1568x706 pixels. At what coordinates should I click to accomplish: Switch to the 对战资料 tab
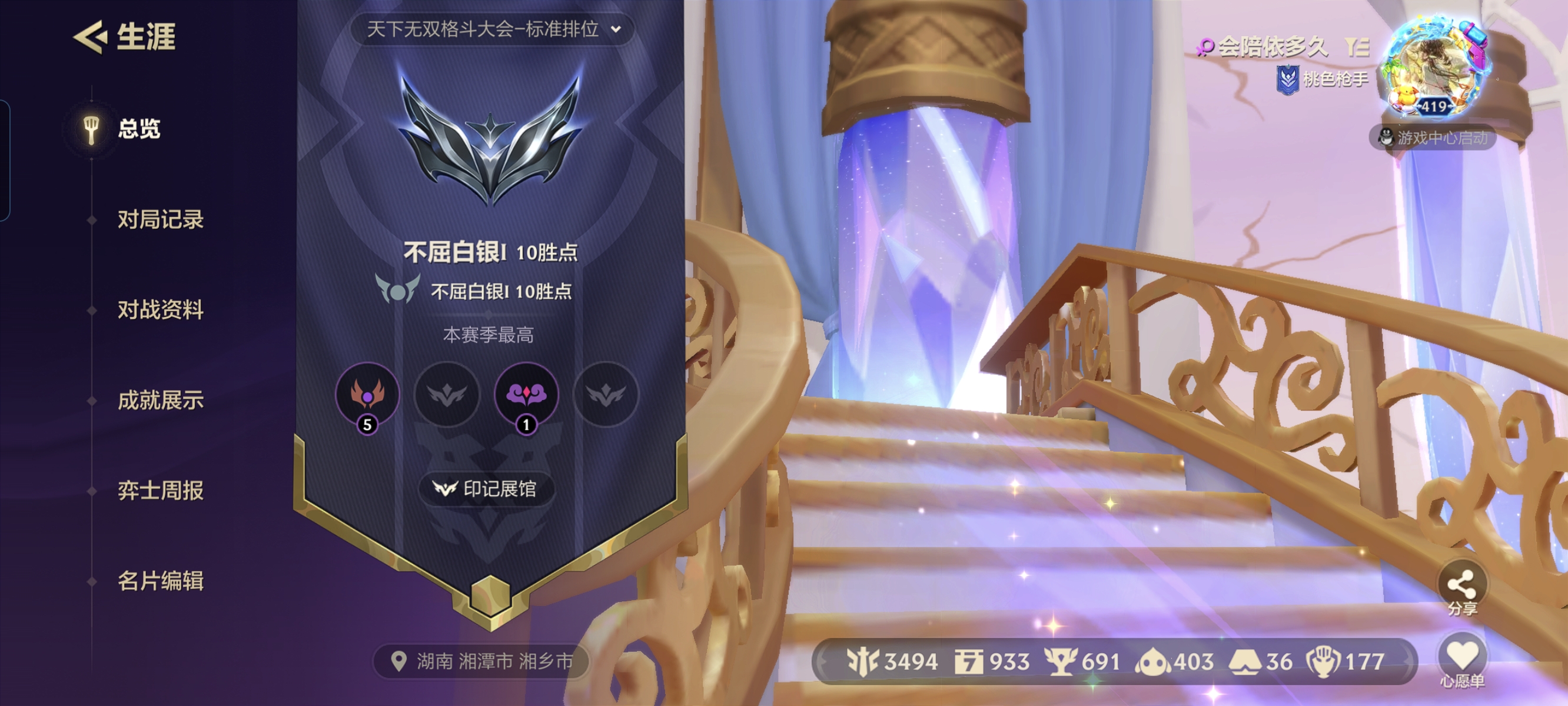click(160, 310)
